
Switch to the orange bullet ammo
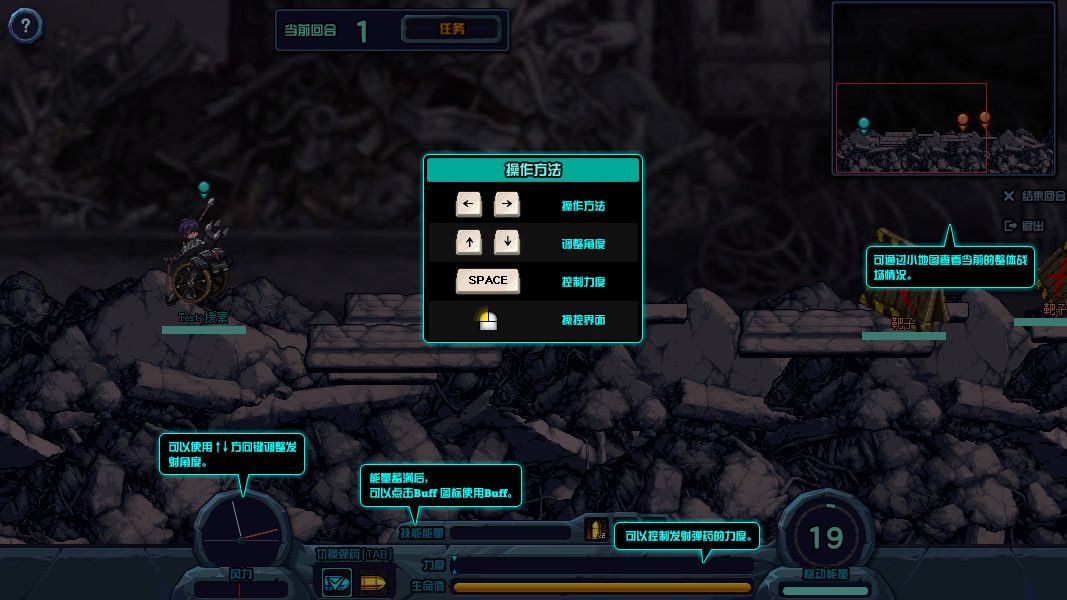372,581
